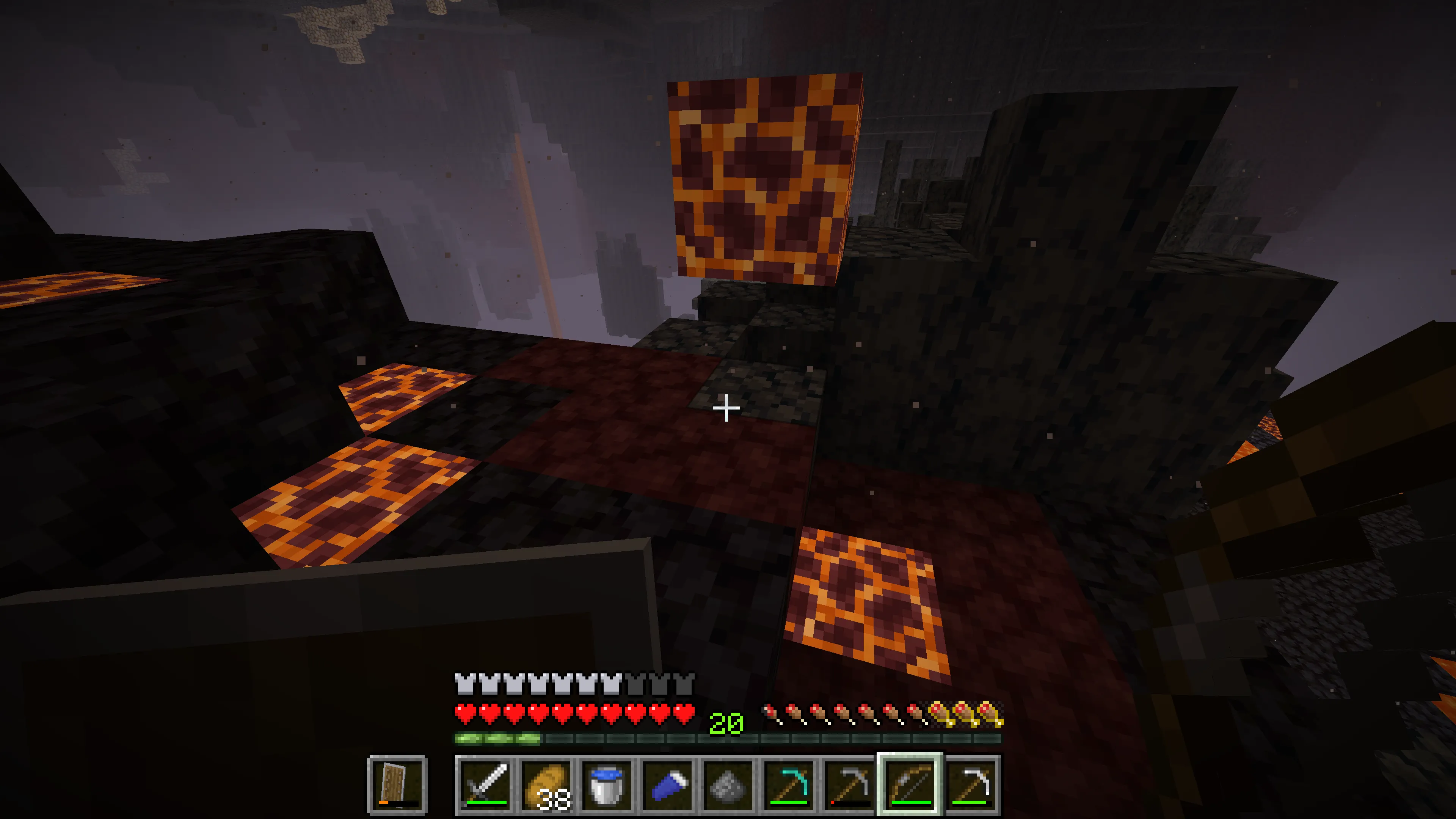
Task: Click the glowing magma block floating ahead
Action: tap(763, 181)
